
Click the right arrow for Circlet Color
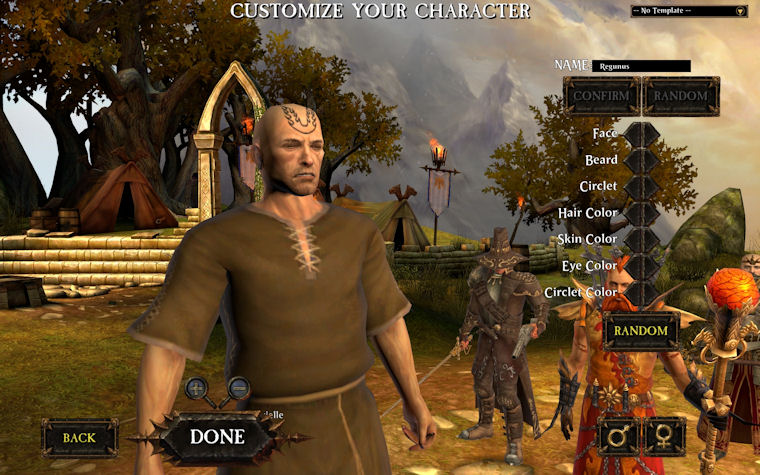[x=651, y=292]
